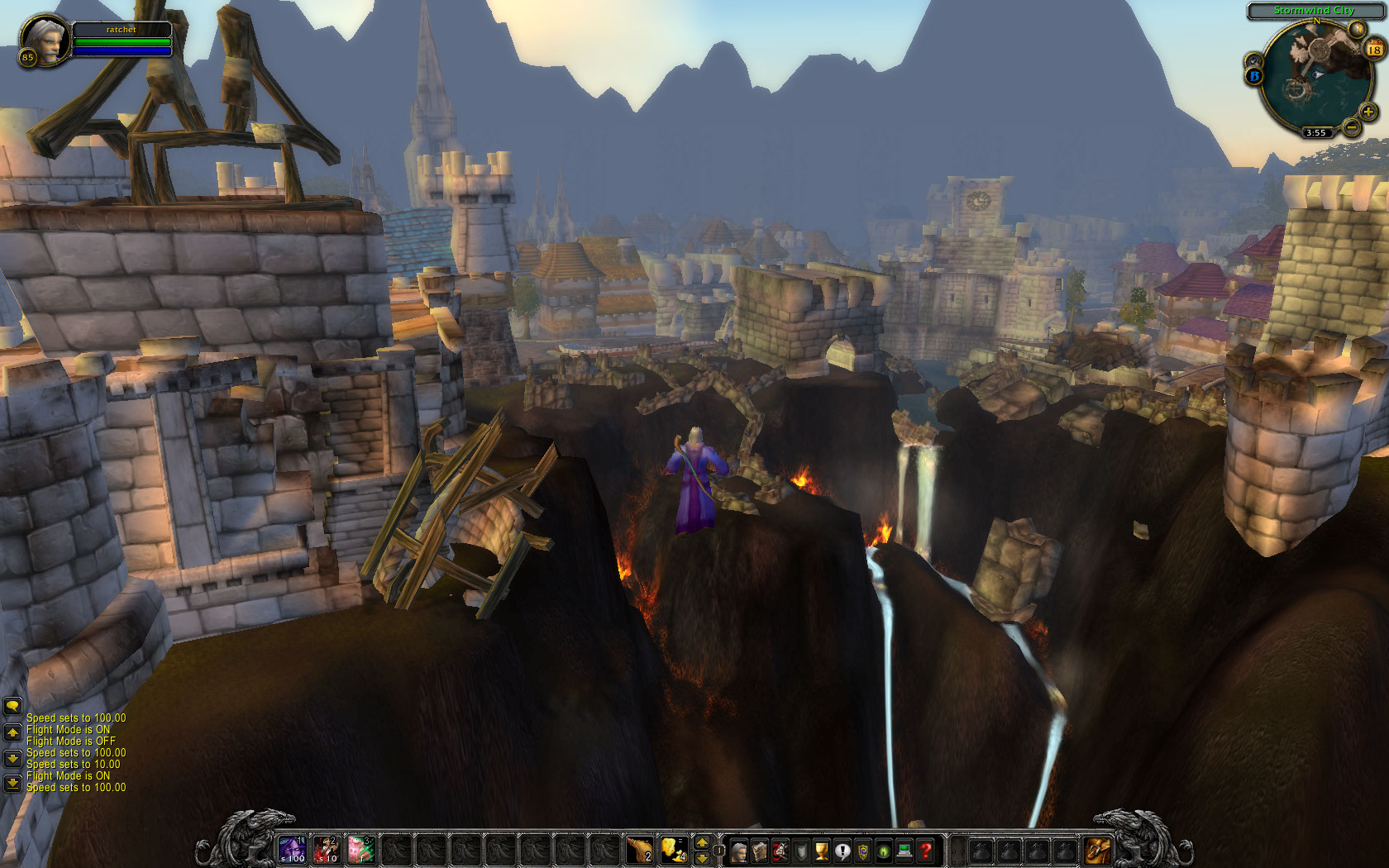Open the character info micro button
Image resolution: width=1389 pixels, height=868 pixels.
point(738,851)
